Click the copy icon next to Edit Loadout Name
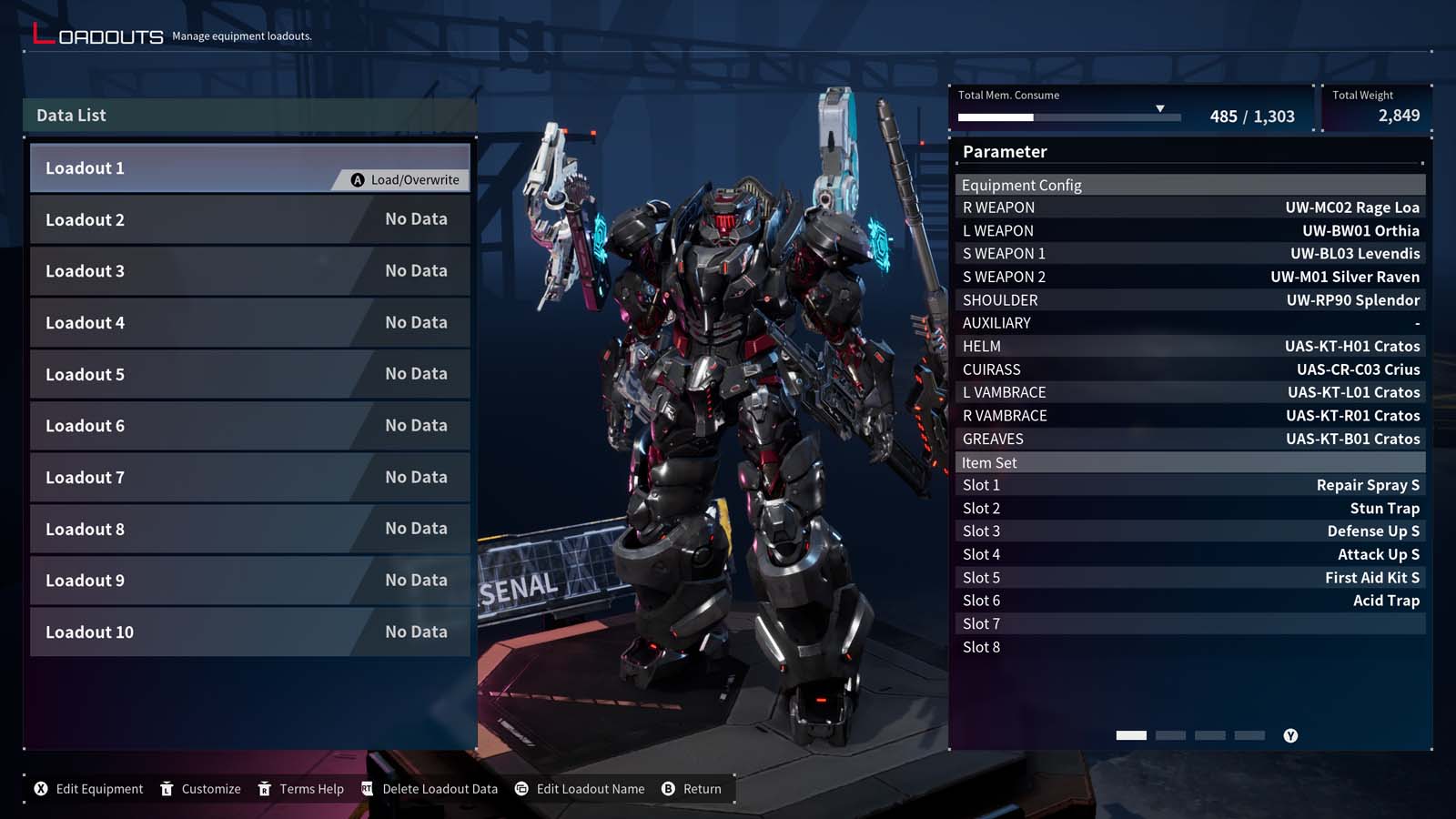 pyautogui.click(x=521, y=789)
